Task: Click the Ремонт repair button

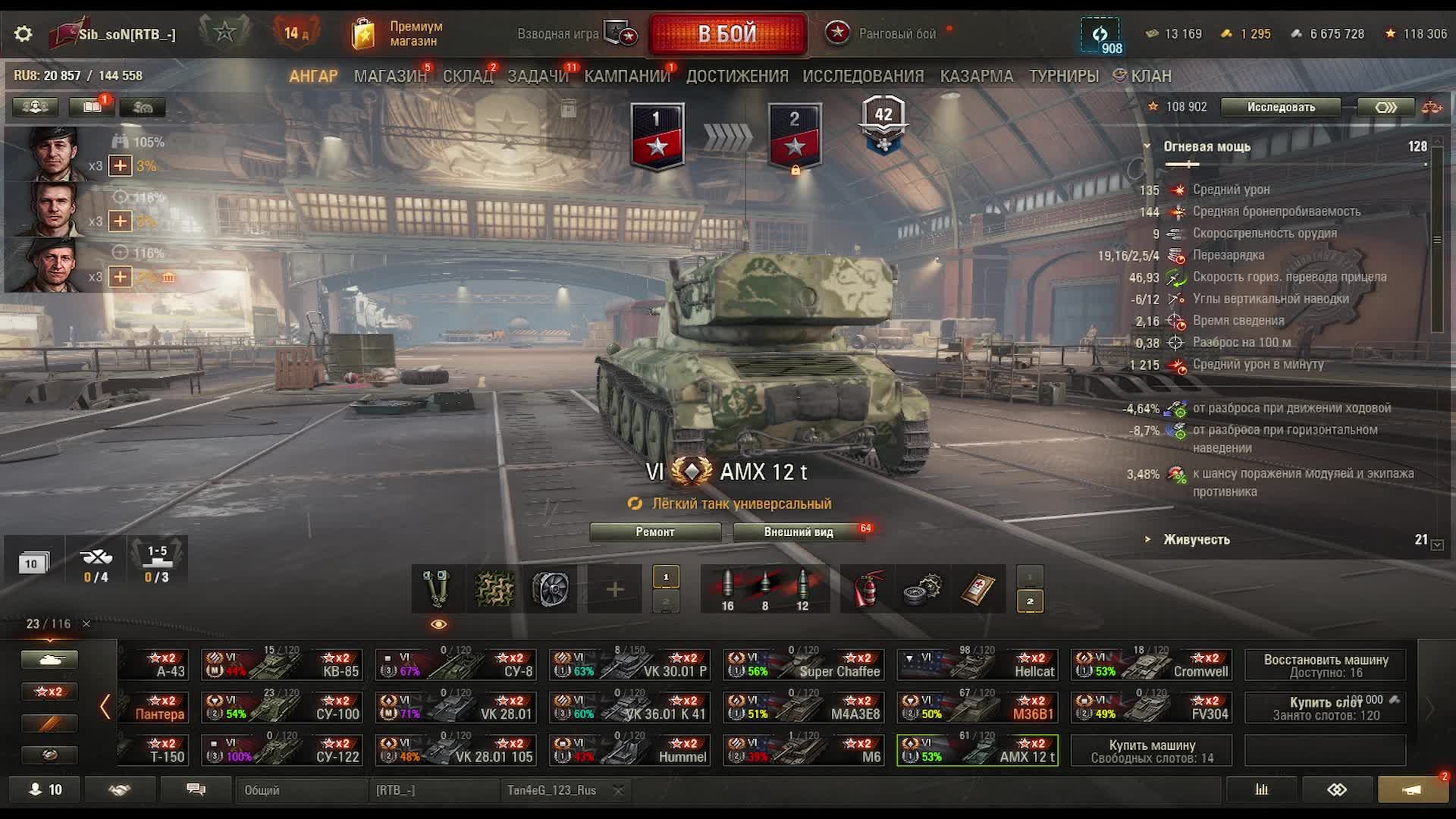Action: [655, 532]
